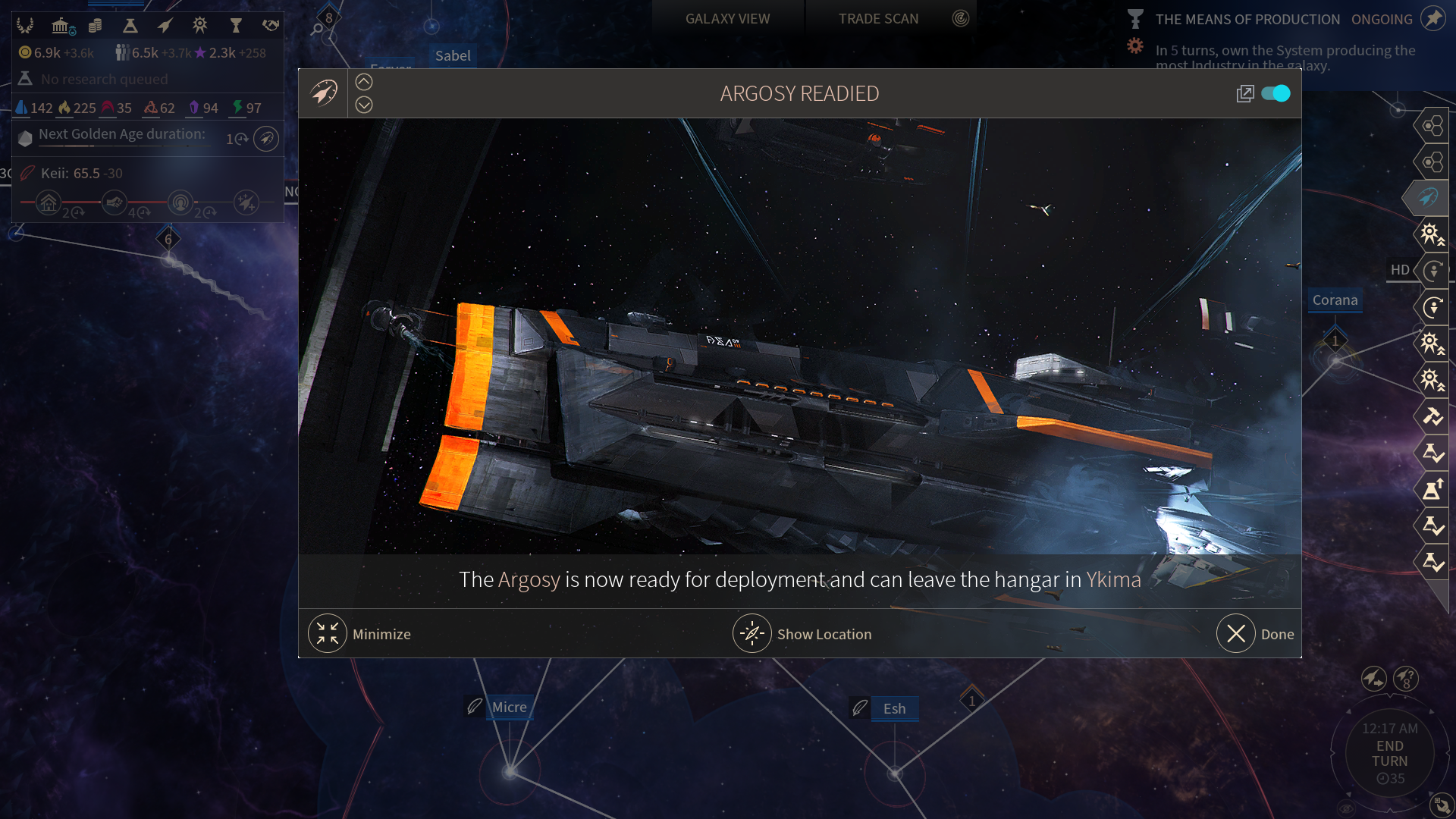Click the pop-out window icon in header
Screen dimensions: 1456x819
(1244, 93)
